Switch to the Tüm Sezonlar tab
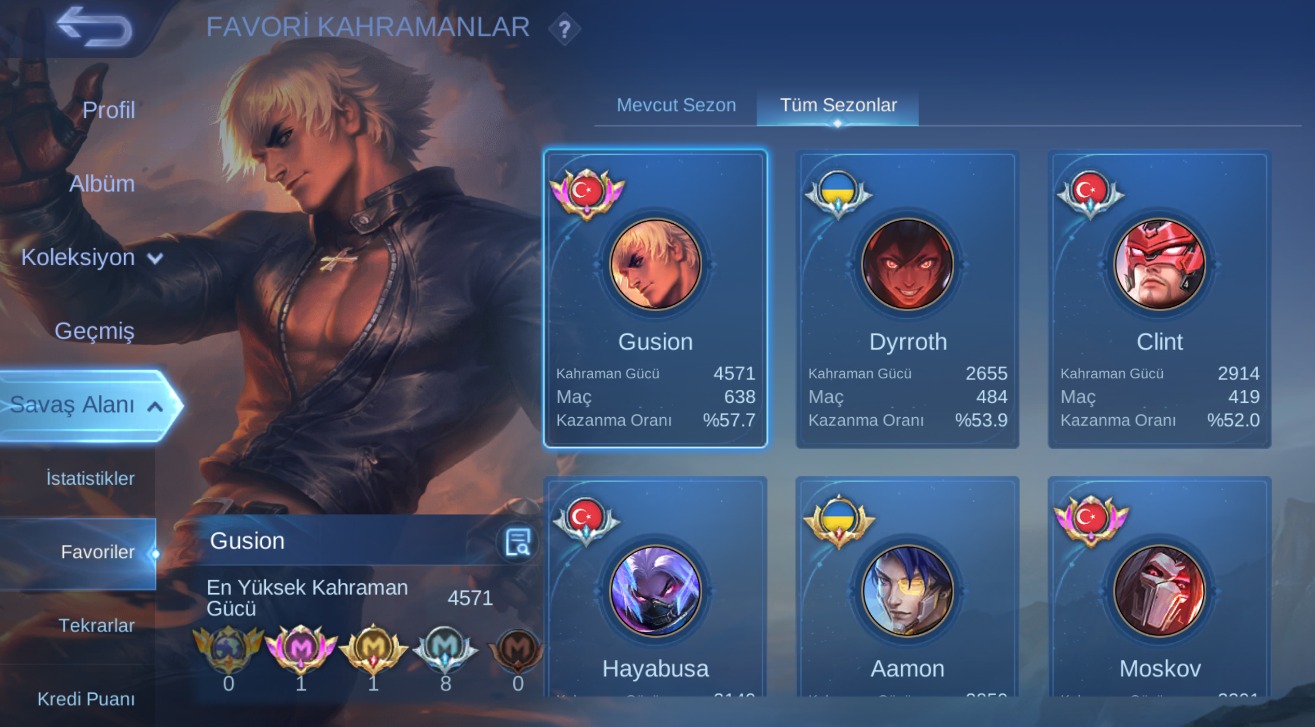This screenshot has width=1315, height=727. (x=838, y=105)
